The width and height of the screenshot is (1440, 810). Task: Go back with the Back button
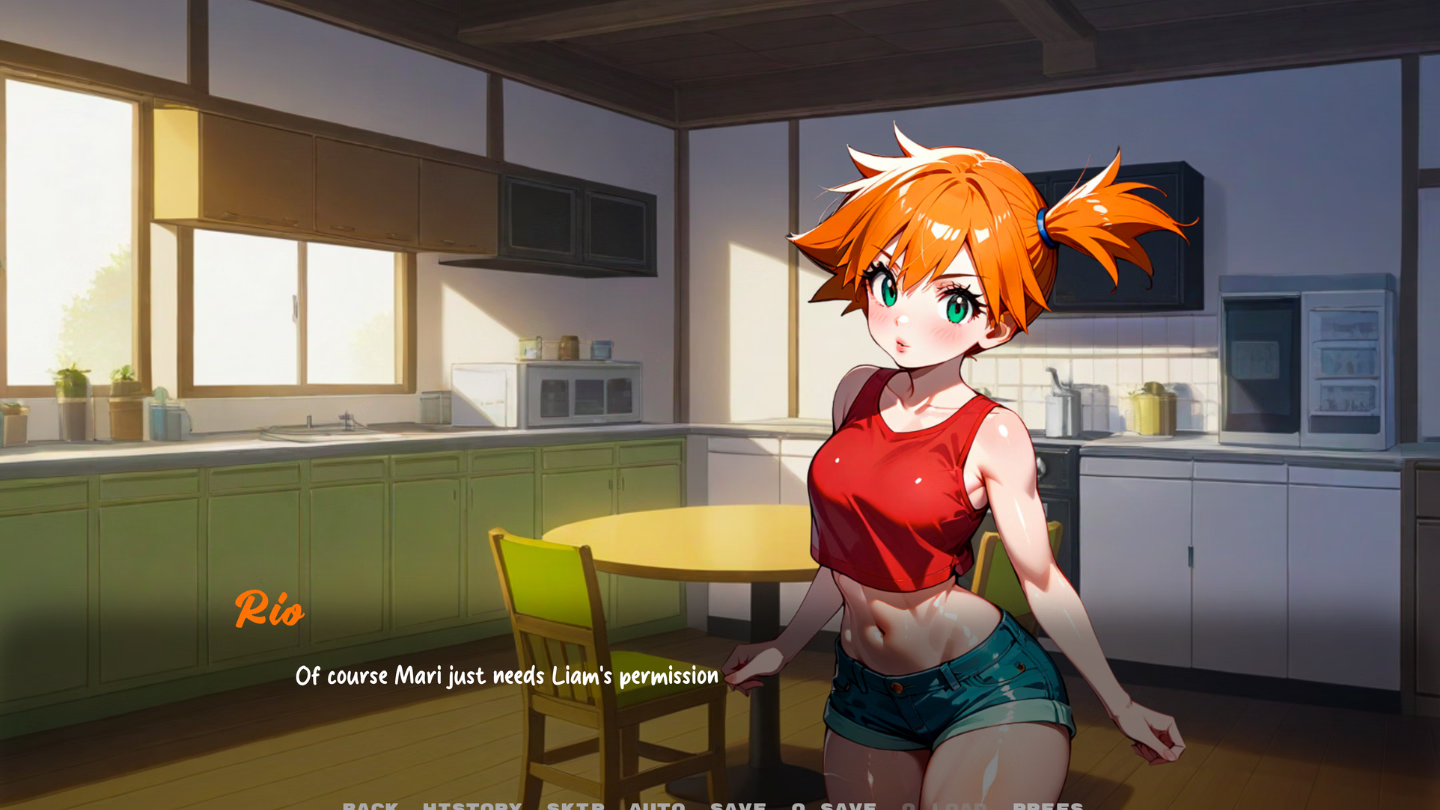(370, 805)
